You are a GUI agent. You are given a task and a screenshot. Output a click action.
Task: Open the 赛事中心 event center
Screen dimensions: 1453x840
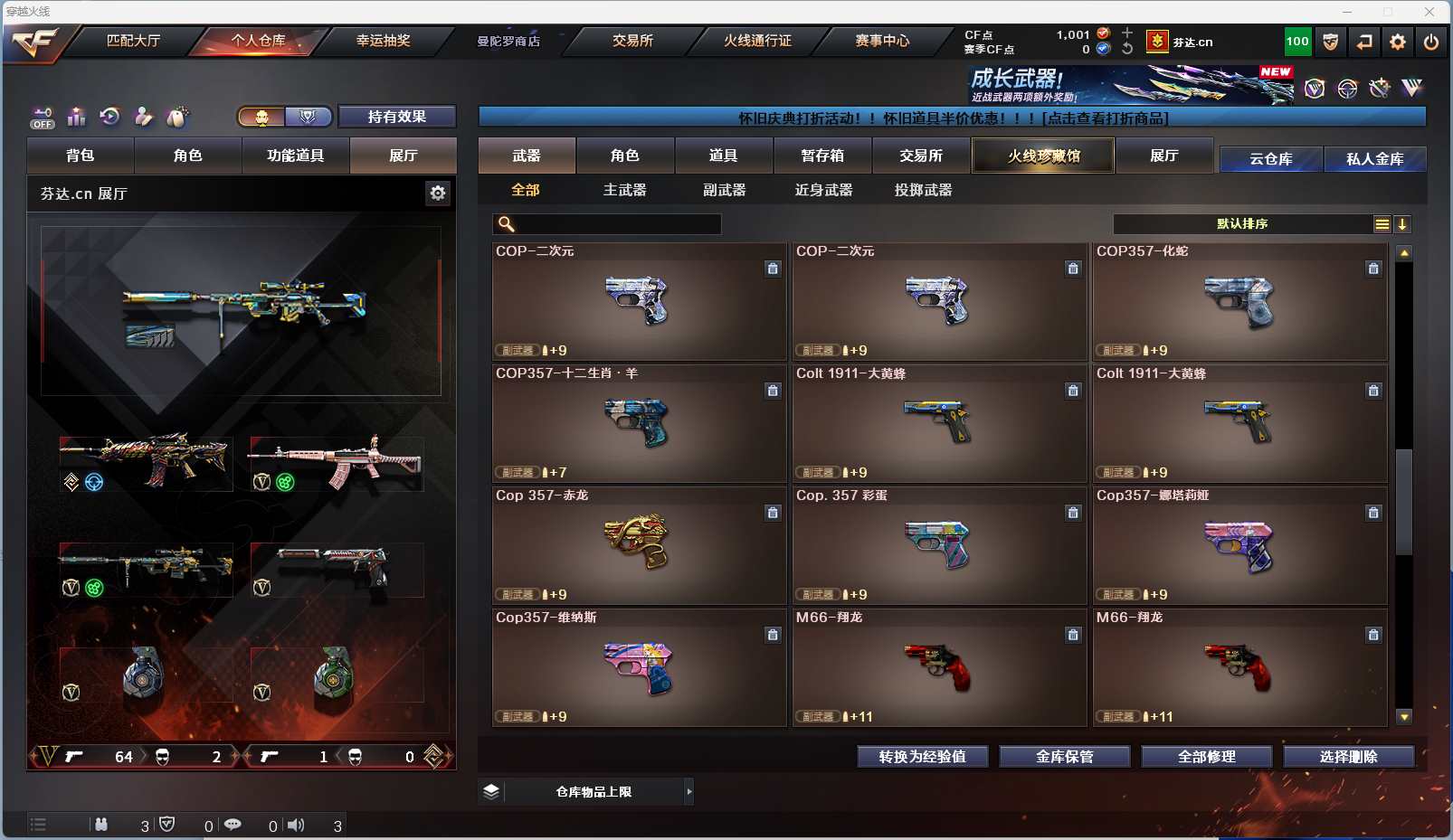[x=882, y=41]
